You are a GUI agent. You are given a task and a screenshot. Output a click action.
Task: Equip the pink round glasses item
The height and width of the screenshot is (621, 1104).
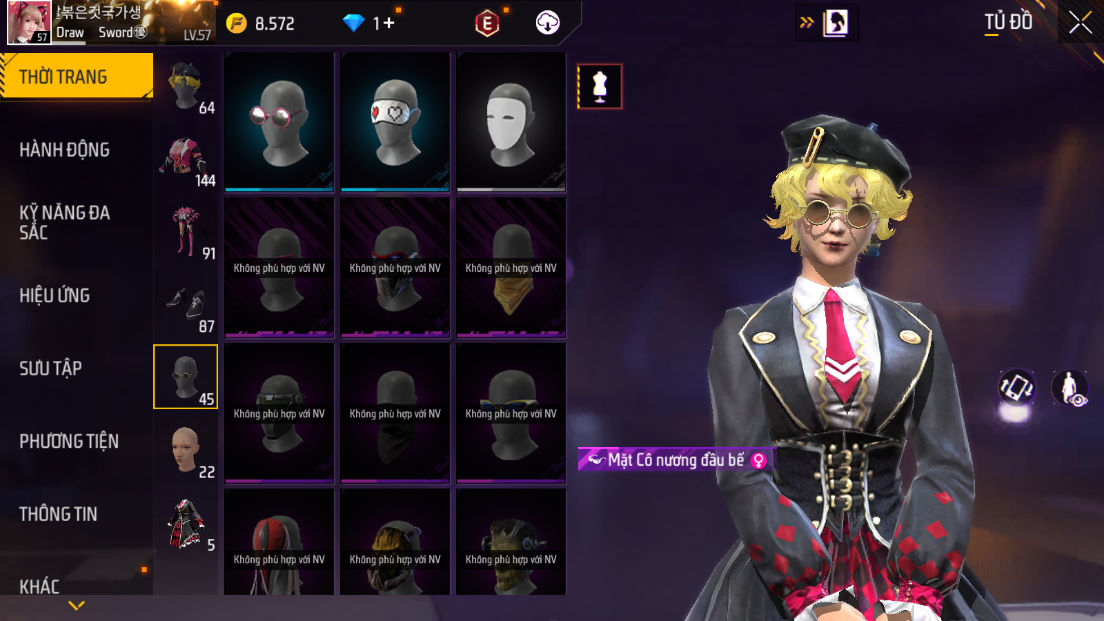click(279, 121)
